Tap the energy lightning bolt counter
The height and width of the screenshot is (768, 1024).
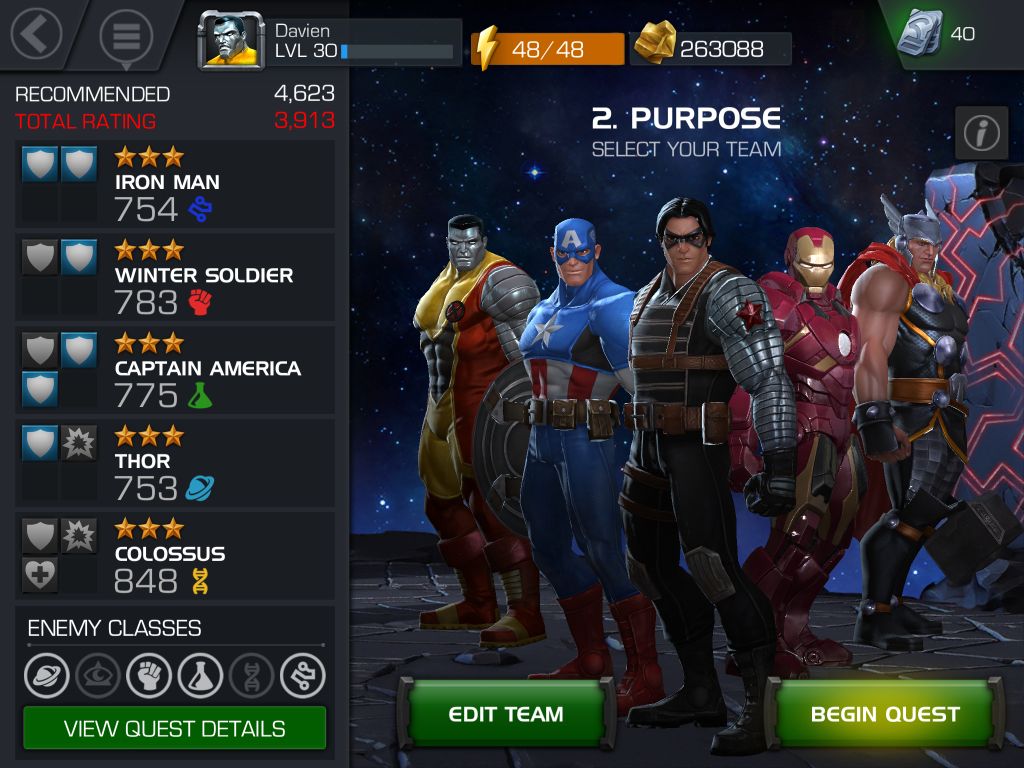click(548, 48)
